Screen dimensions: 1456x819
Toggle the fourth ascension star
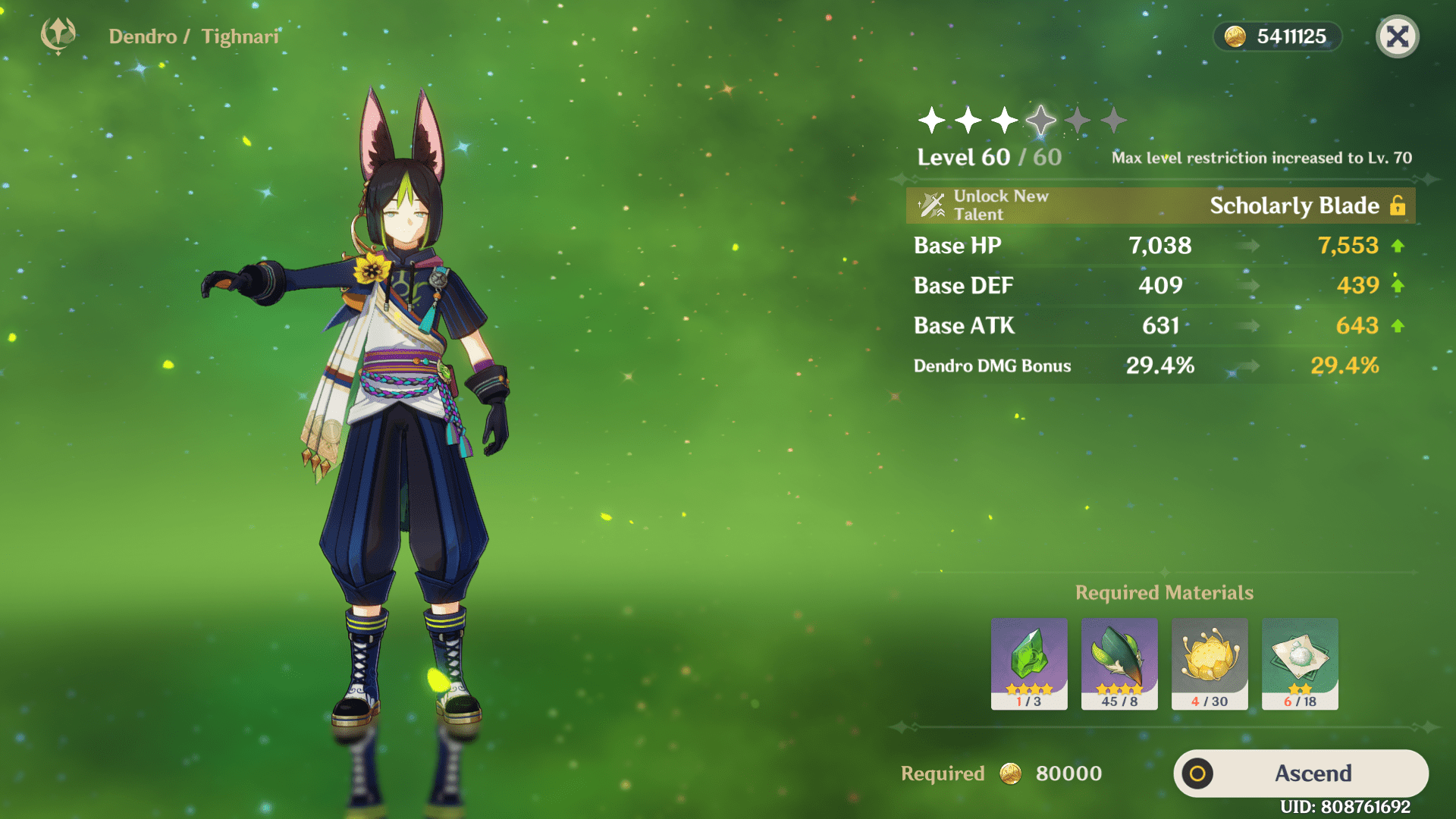[x=1041, y=120]
